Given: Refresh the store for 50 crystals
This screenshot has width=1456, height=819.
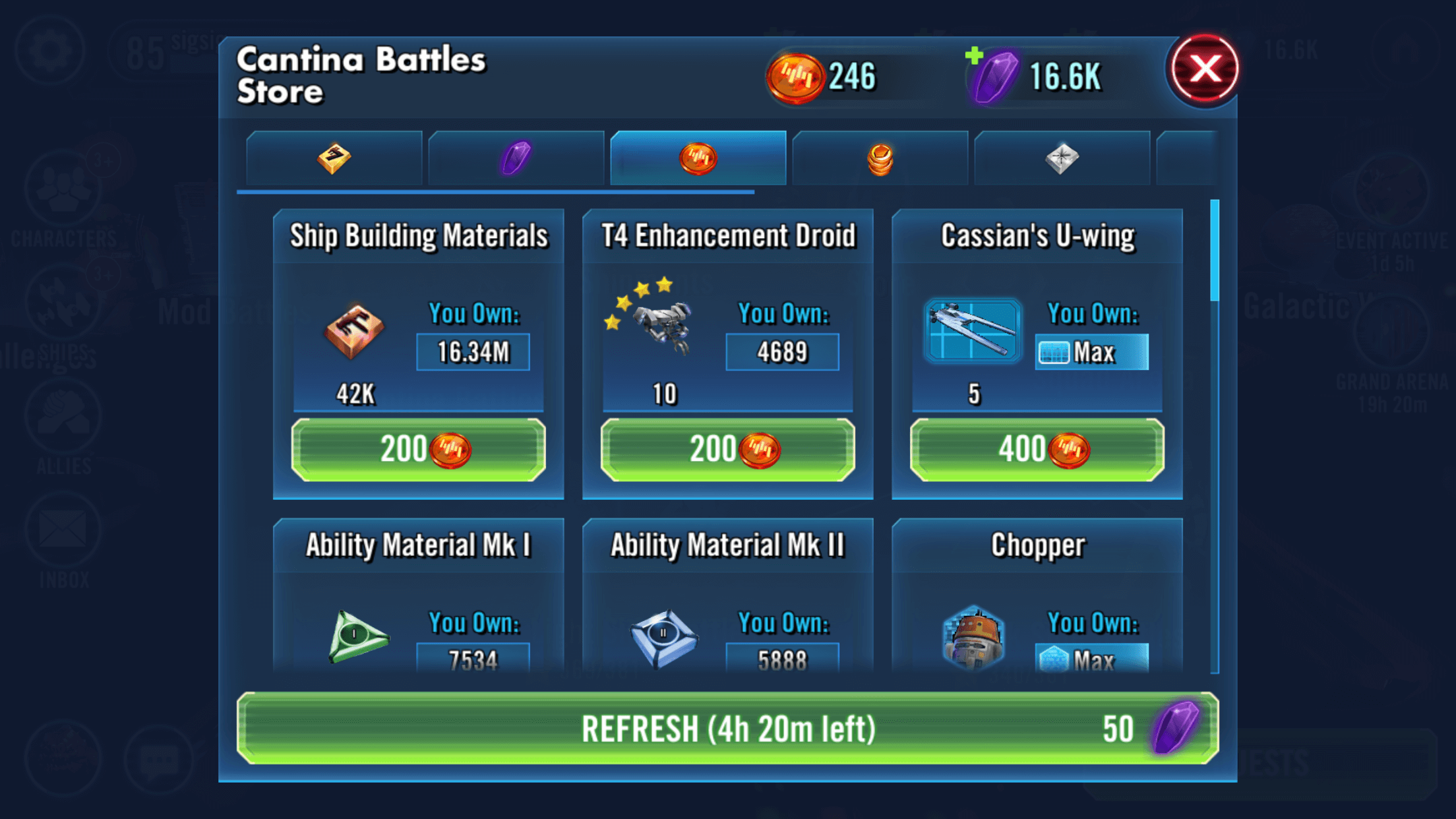Looking at the screenshot, I should pos(727,729).
